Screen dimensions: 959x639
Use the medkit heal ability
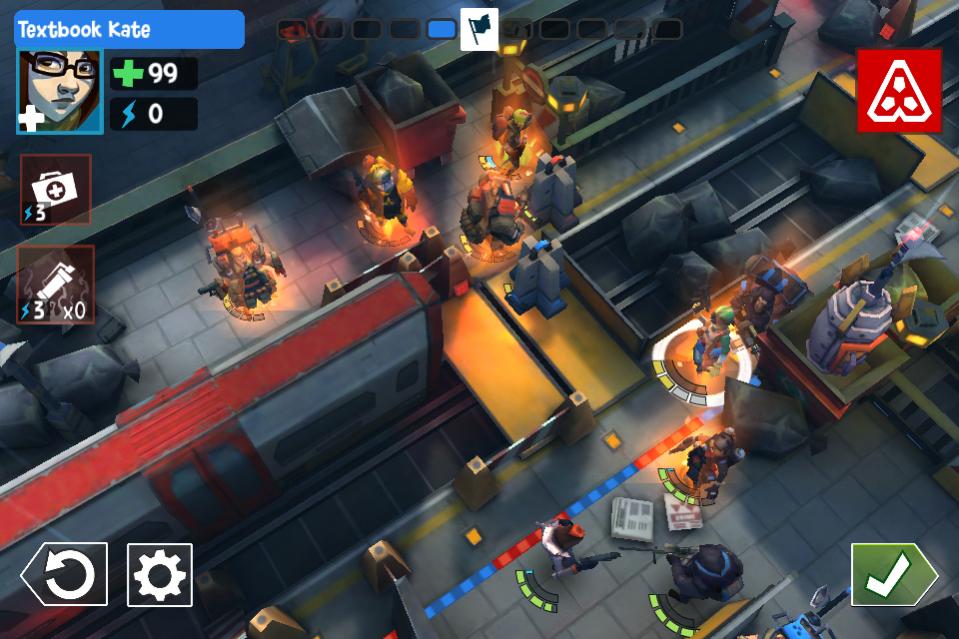pyautogui.click(x=56, y=189)
